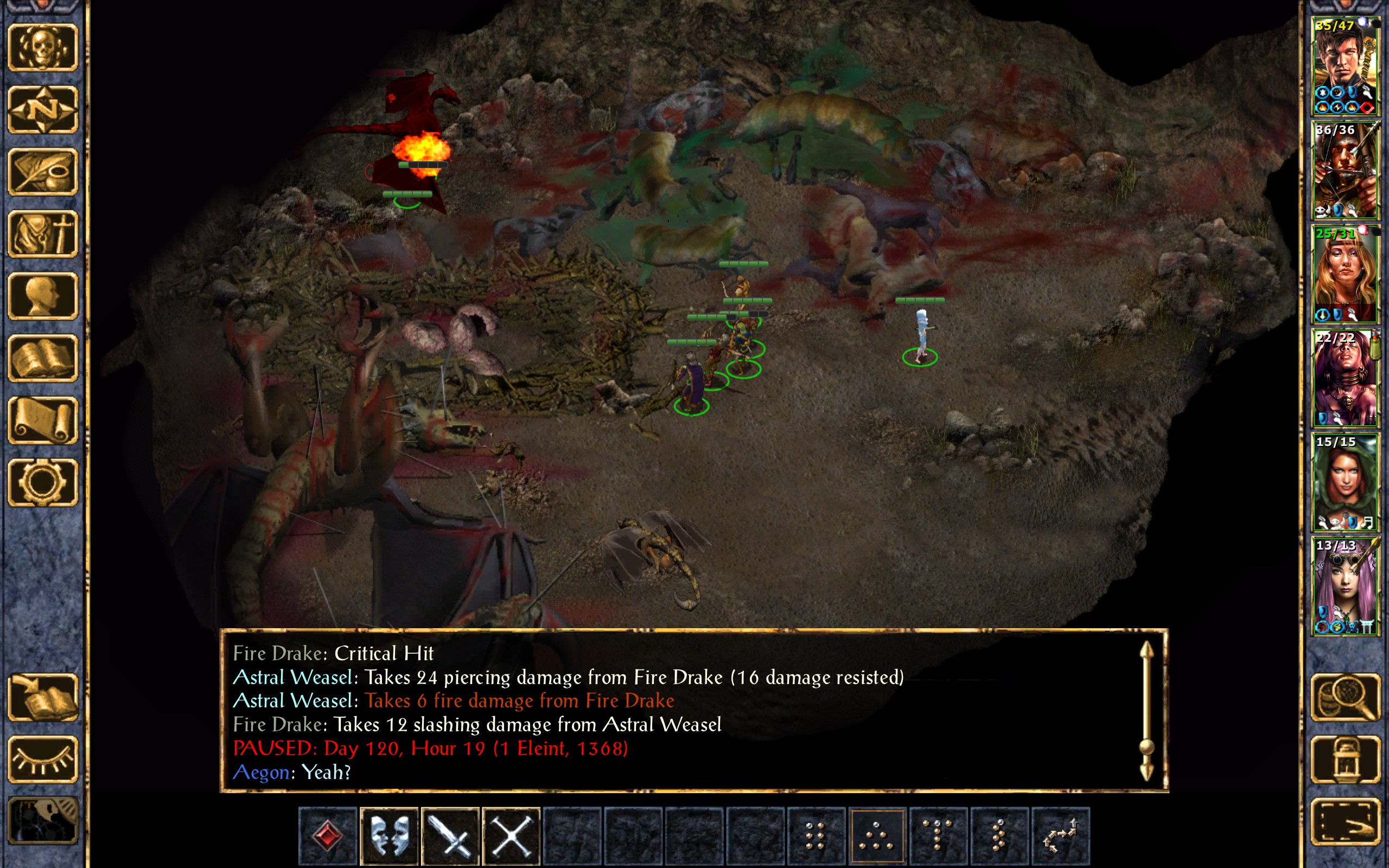Select the first party portrait showing 35/47
The width and height of the screenshot is (1389, 868).
click(x=1345, y=66)
